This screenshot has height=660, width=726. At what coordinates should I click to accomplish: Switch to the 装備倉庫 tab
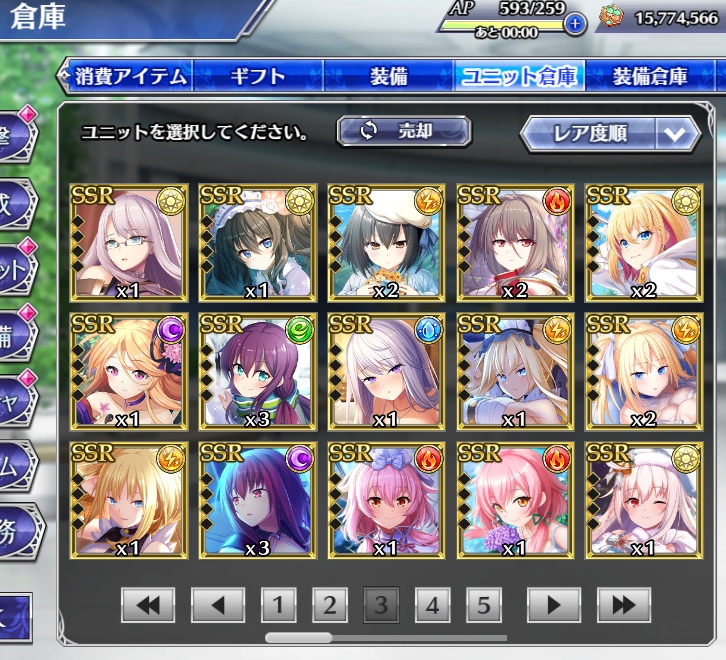tap(650, 76)
